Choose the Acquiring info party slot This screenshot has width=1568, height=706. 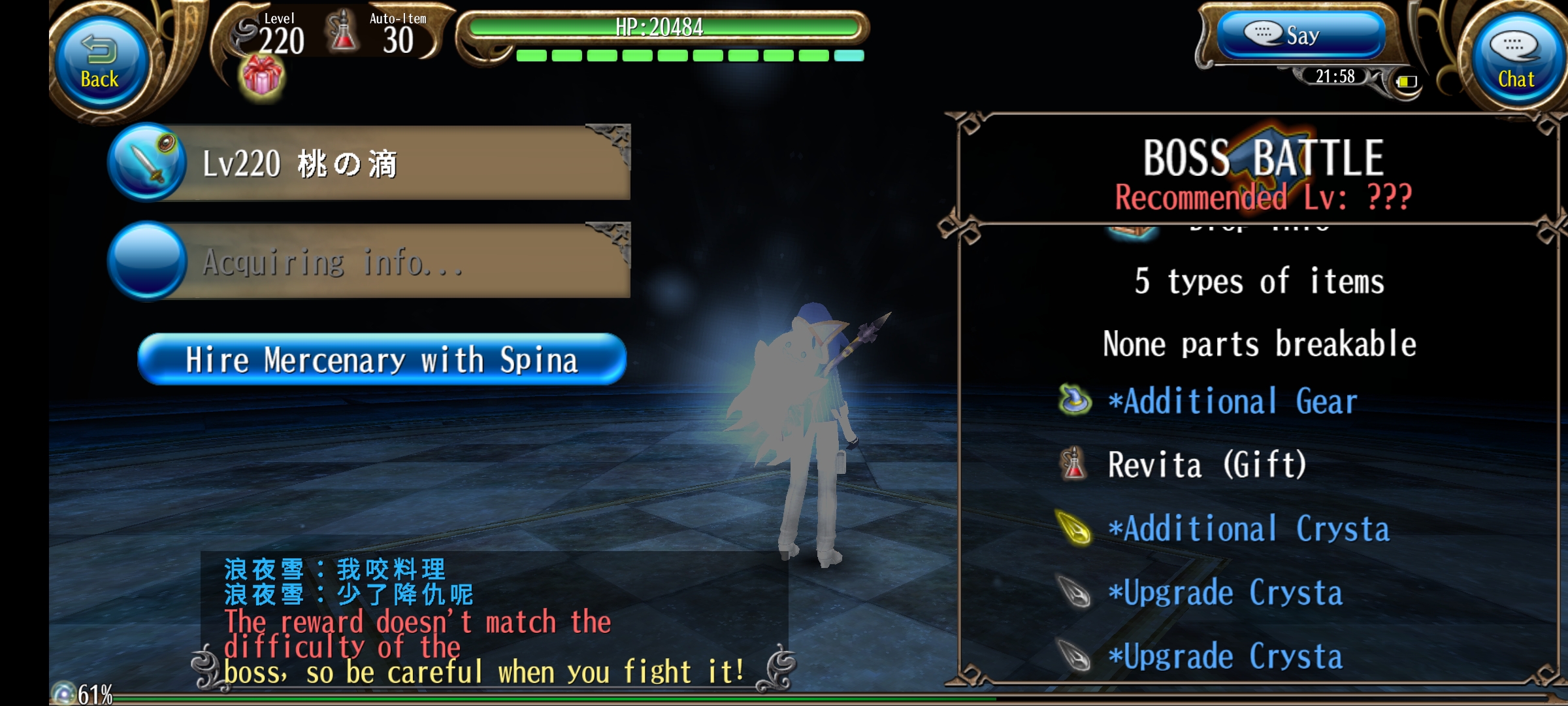pos(370,261)
